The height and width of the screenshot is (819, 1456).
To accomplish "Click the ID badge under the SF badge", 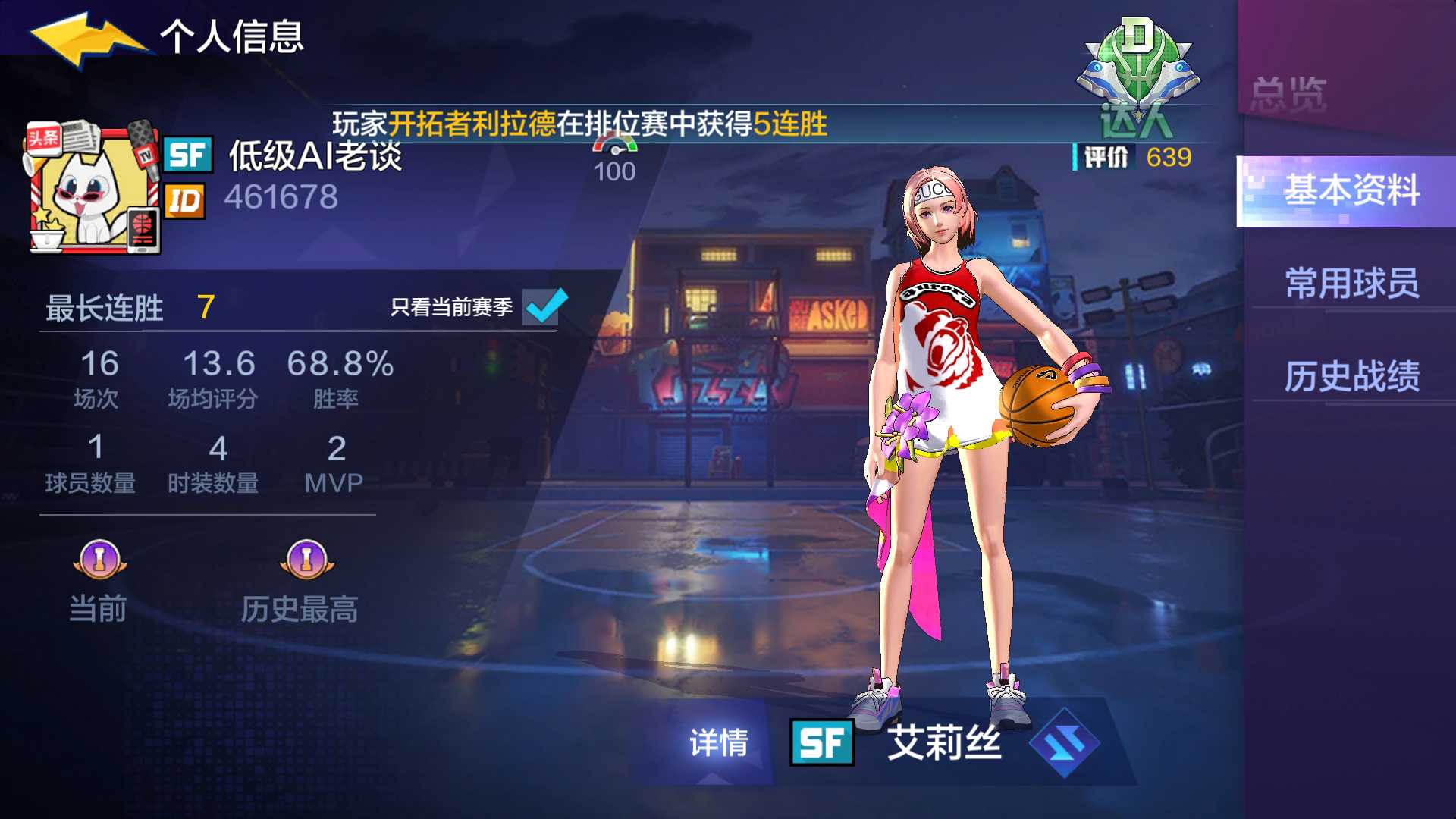I will point(187,201).
